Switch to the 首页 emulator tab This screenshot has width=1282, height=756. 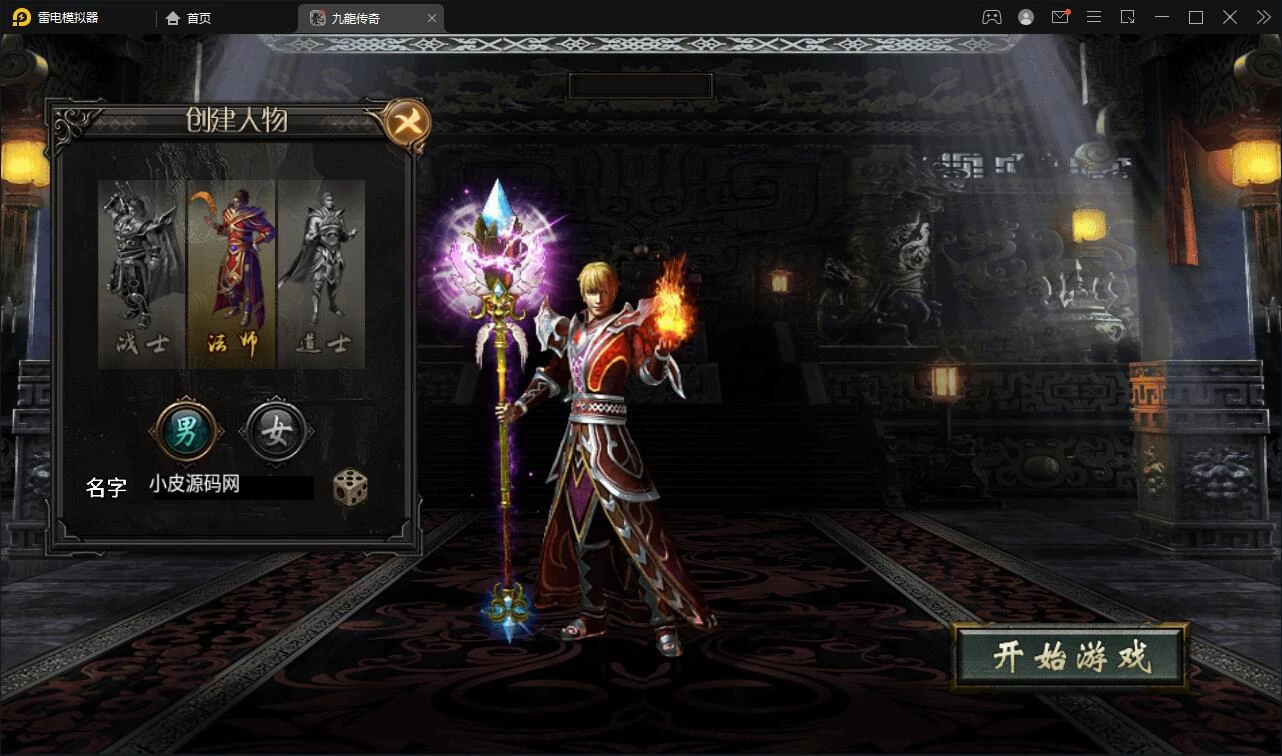189,18
